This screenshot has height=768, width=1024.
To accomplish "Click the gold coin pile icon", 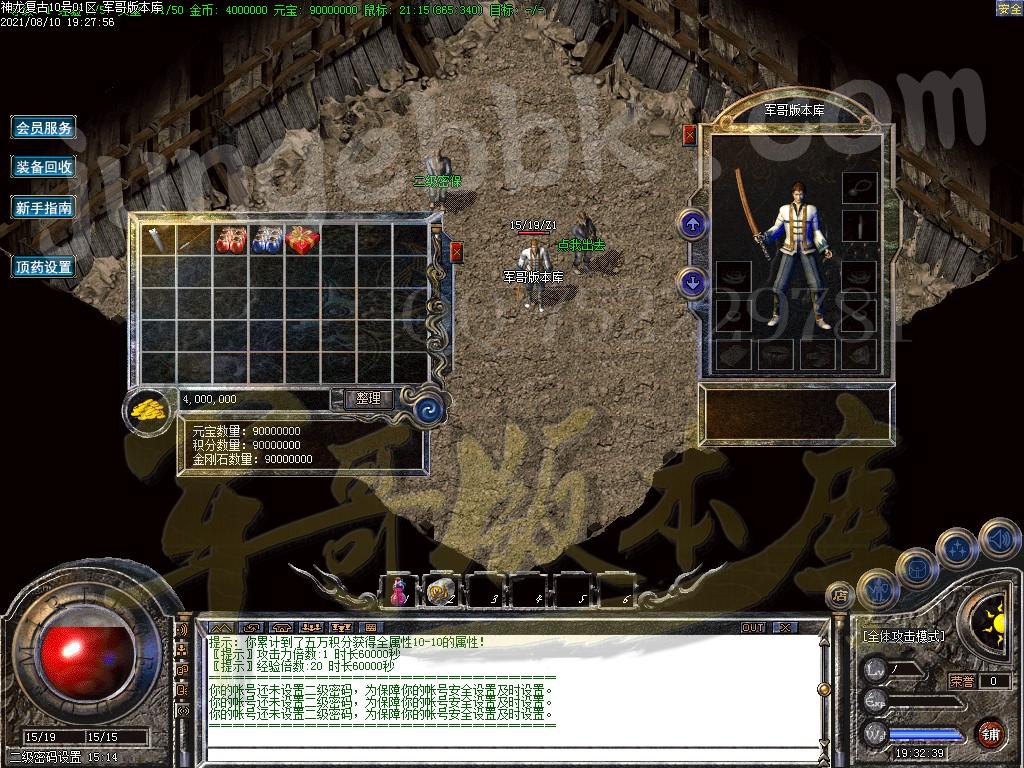I will 150,409.
